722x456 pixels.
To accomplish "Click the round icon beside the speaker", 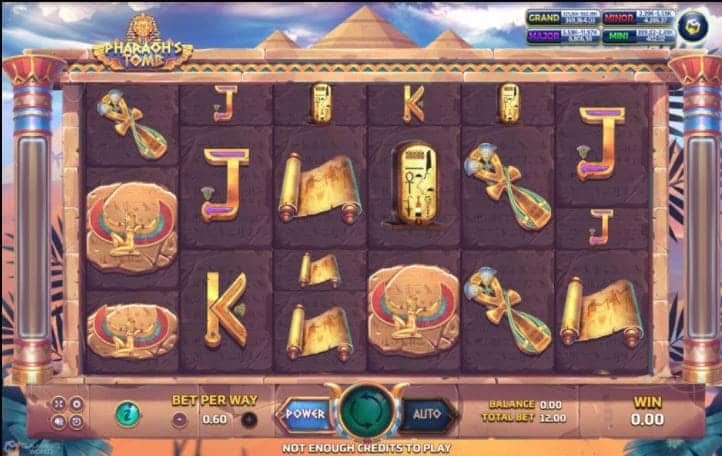I will (76, 422).
